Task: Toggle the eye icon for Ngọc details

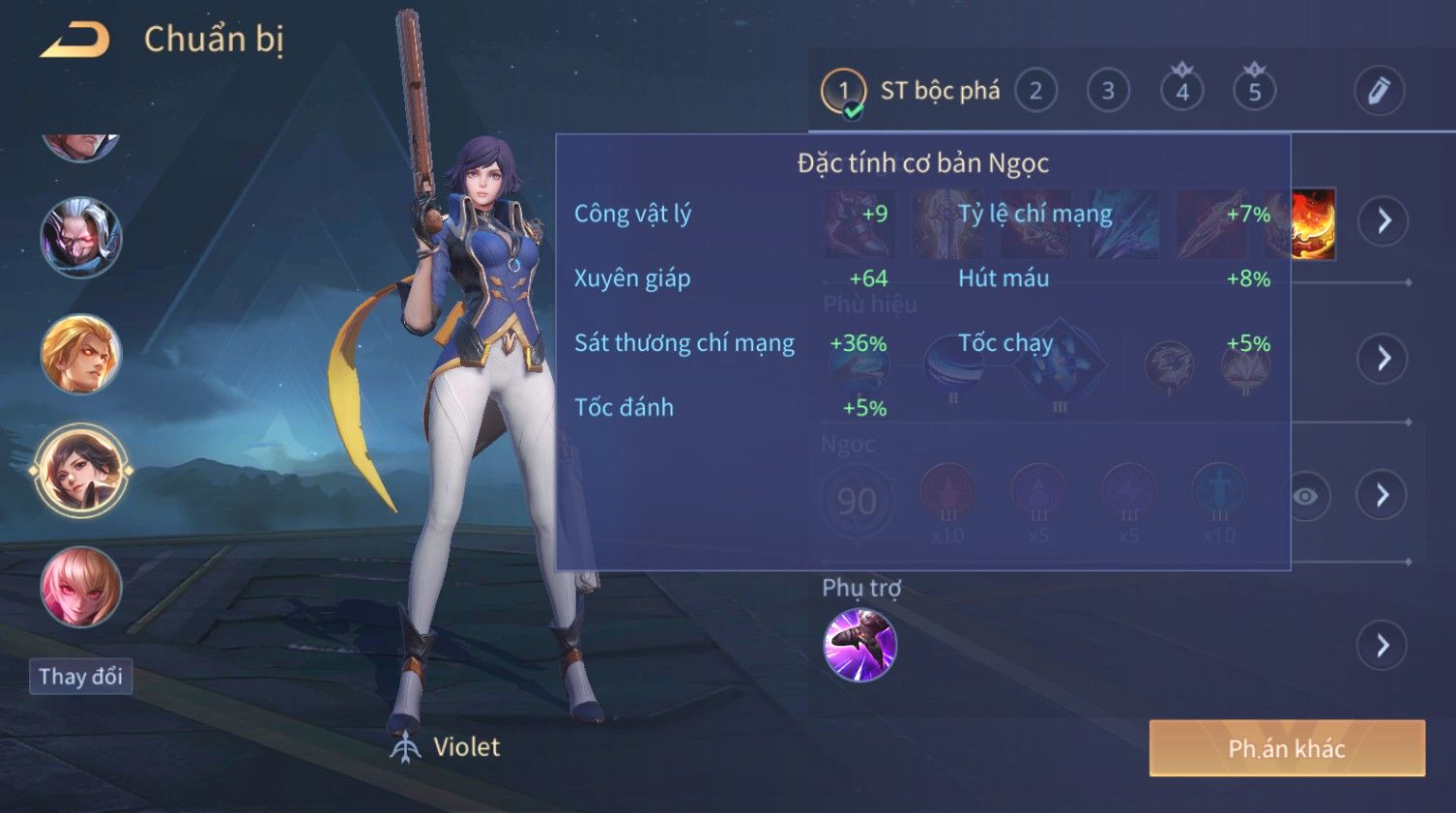Action: [1305, 497]
